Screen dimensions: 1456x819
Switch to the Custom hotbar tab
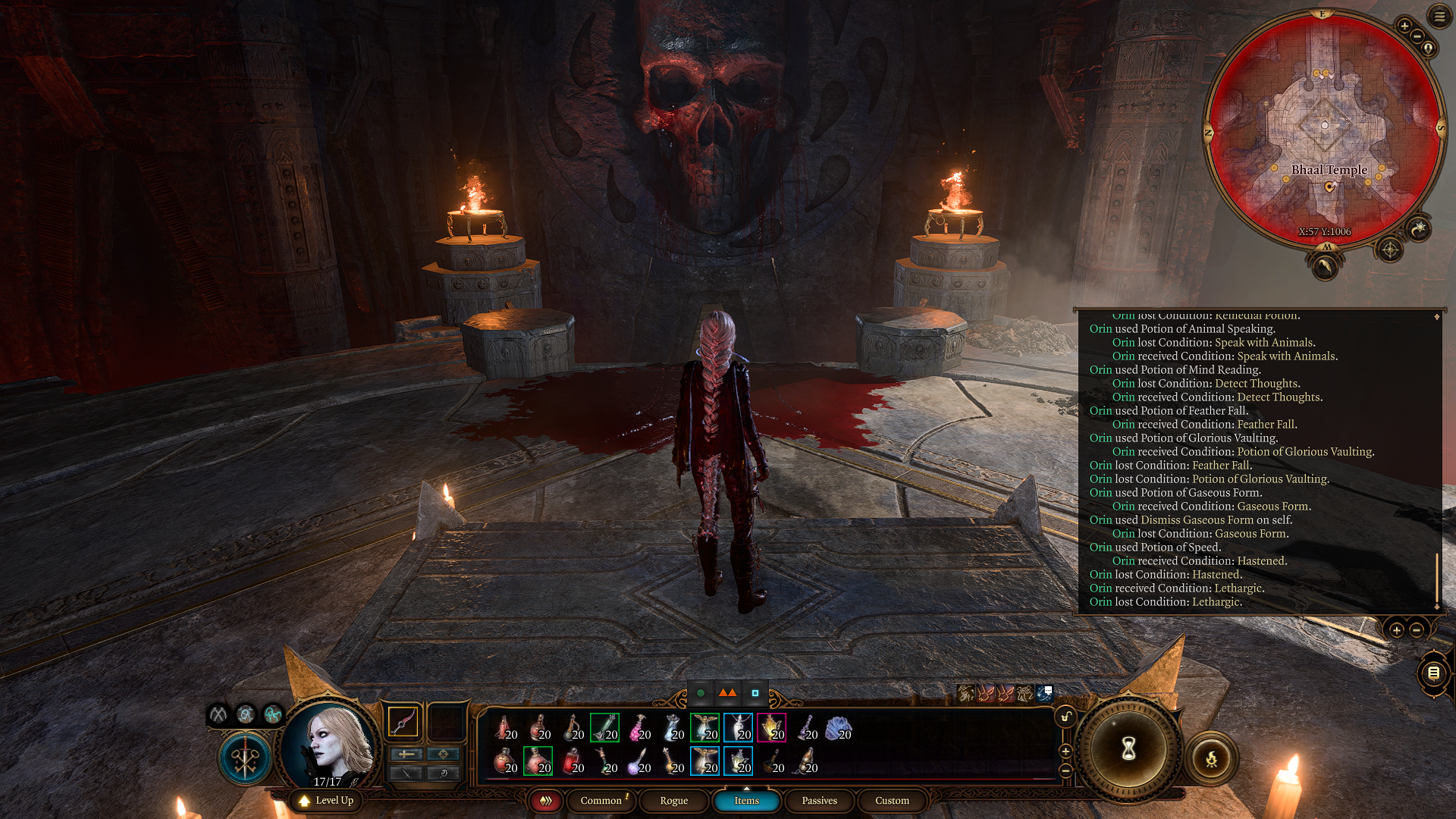[892, 801]
